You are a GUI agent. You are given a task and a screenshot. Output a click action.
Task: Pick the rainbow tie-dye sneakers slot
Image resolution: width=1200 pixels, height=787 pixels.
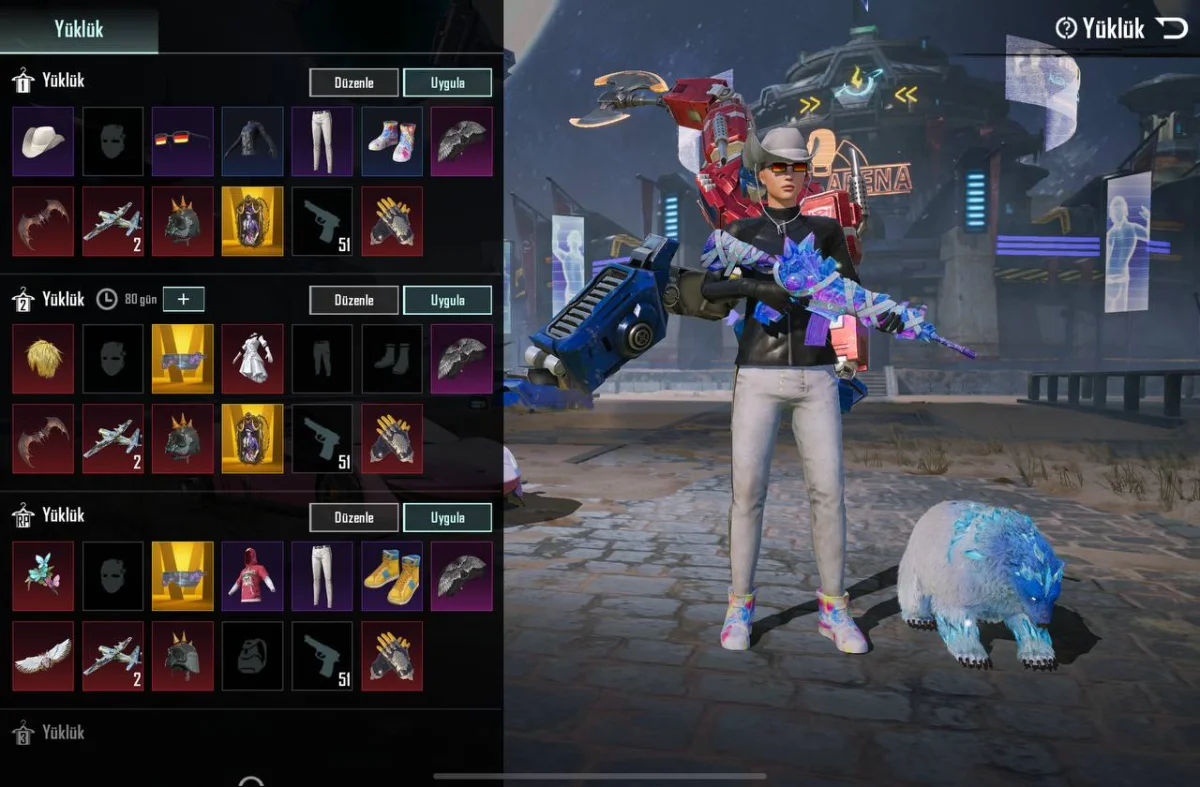point(391,141)
